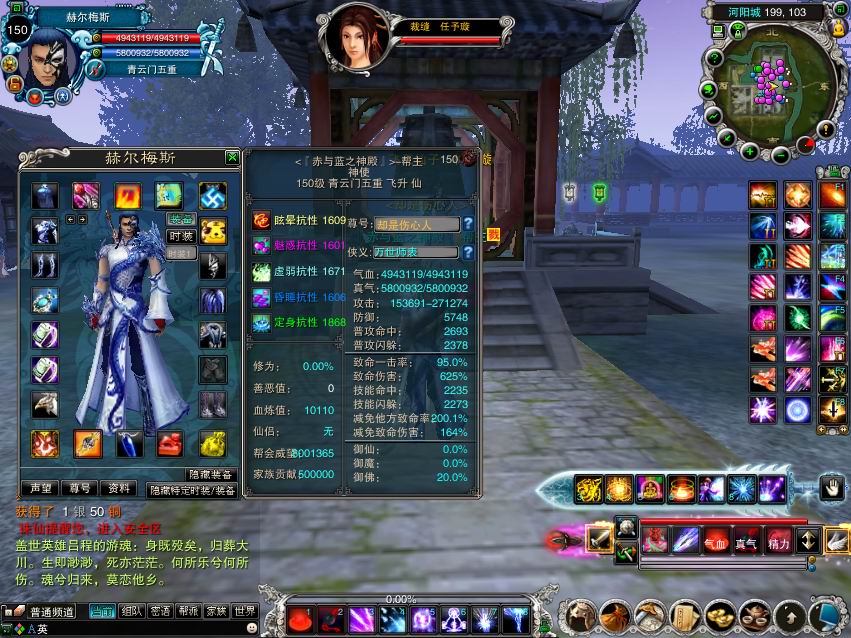The image size is (851, 638).
Task: Zoom in the minimap with plus button
Action: [x=750, y=152]
